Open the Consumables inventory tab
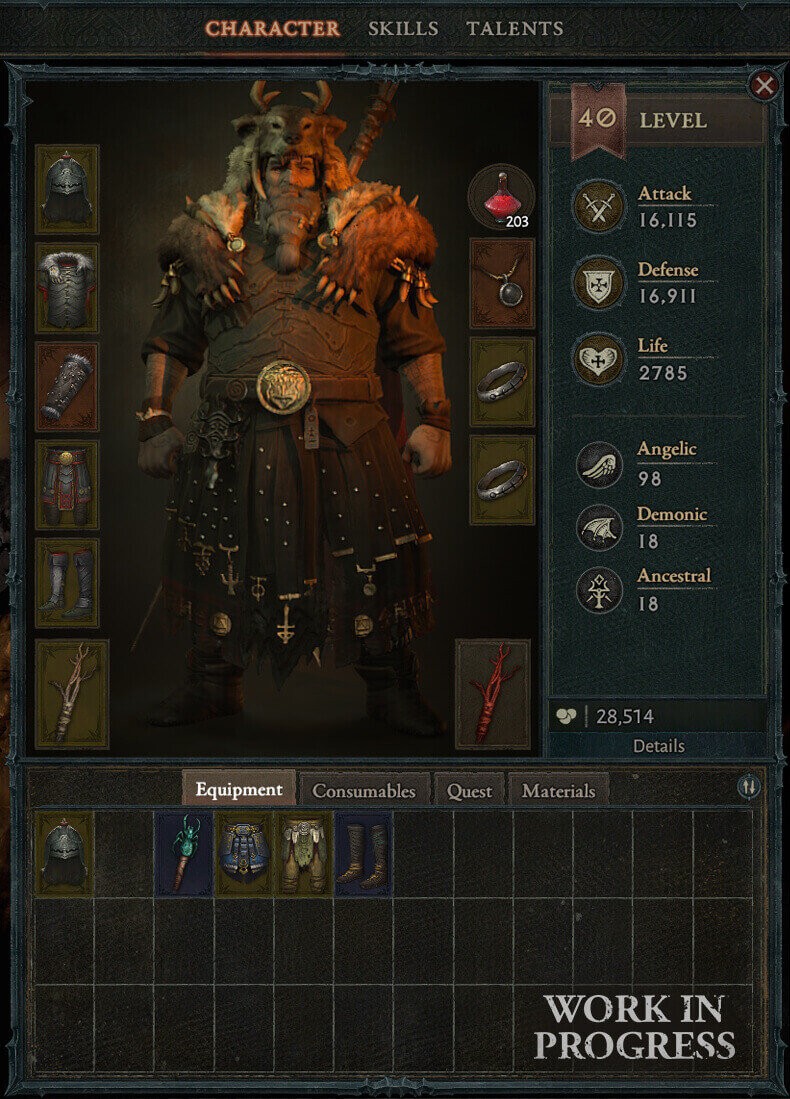 click(363, 790)
